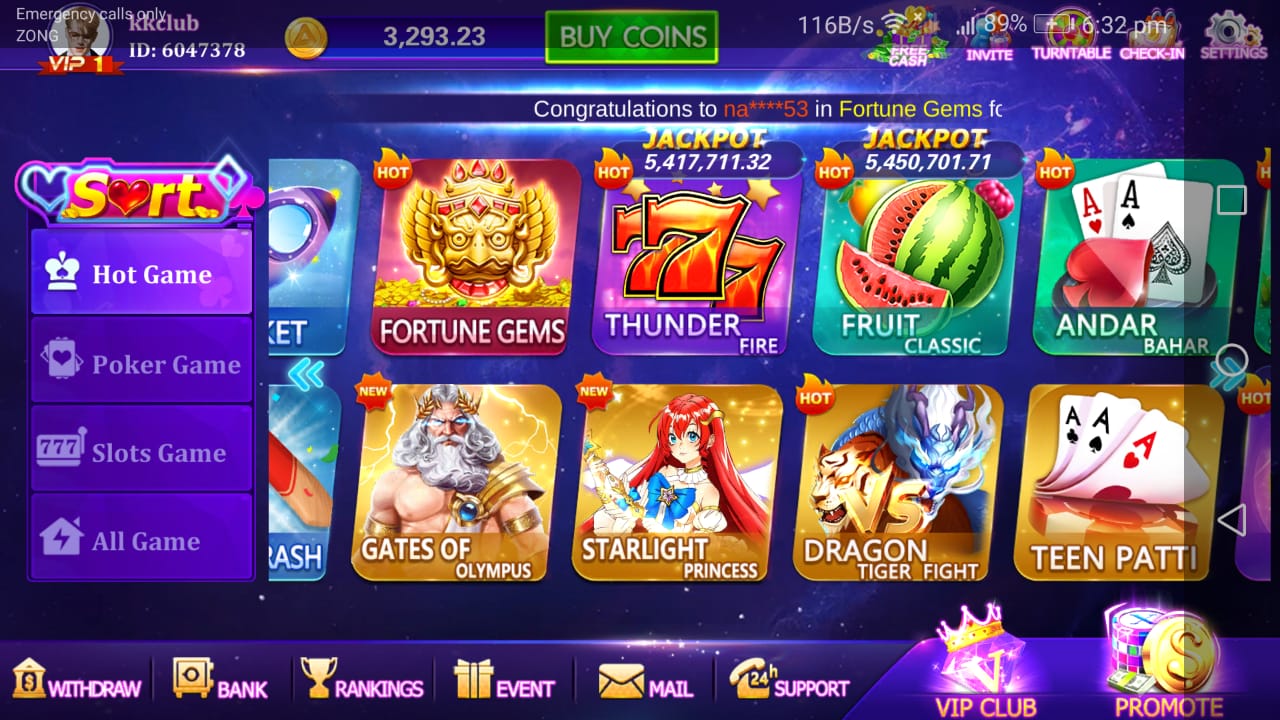The width and height of the screenshot is (1280, 720).
Task: Open the Gates of Olympus game
Action: (x=455, y=482)
